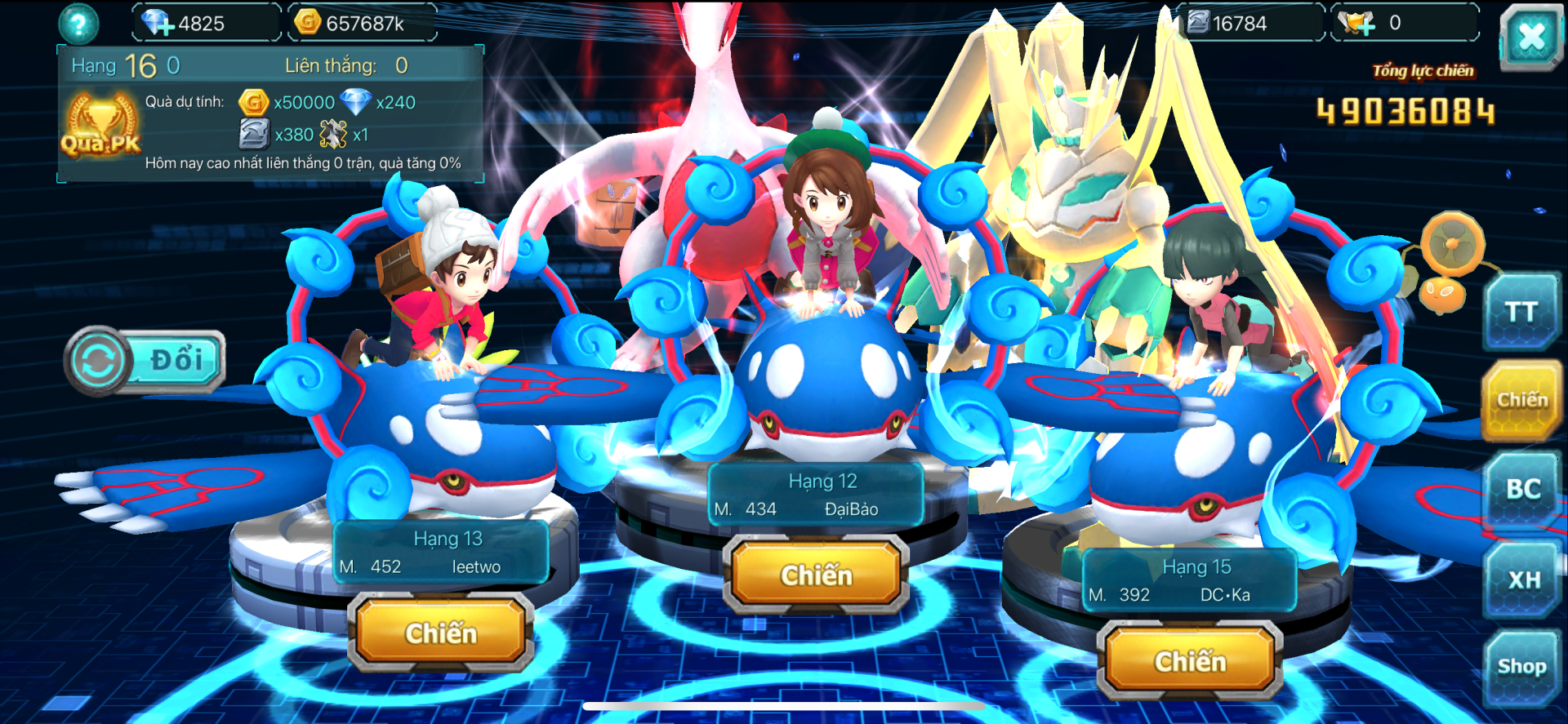Select the yellow Chiến side tab
The width and height of the screenshot is (1568, 724).
point(1521,400)
